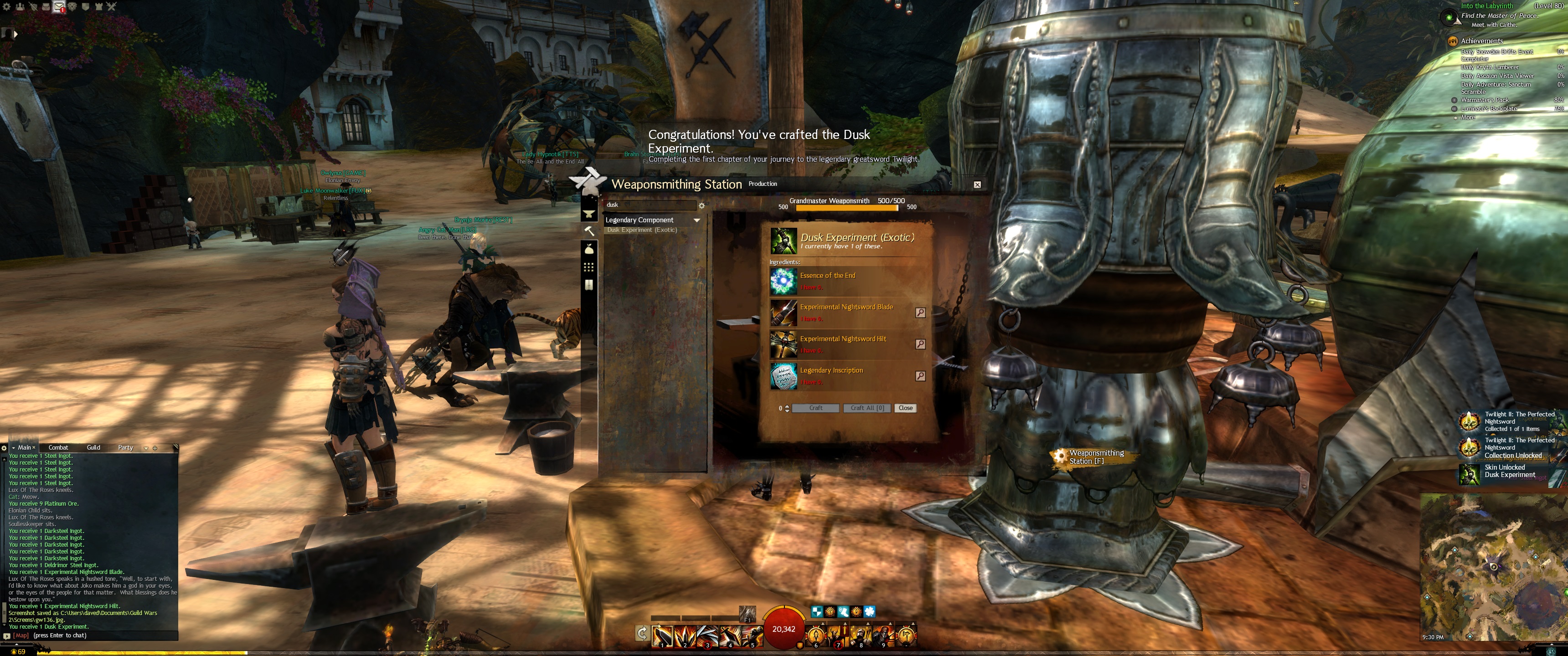The width and height of the screenshot is (1568, 656).
Task: Switch to the Guild chat tab
Action: pyautogui.click(x=93, y=447)
